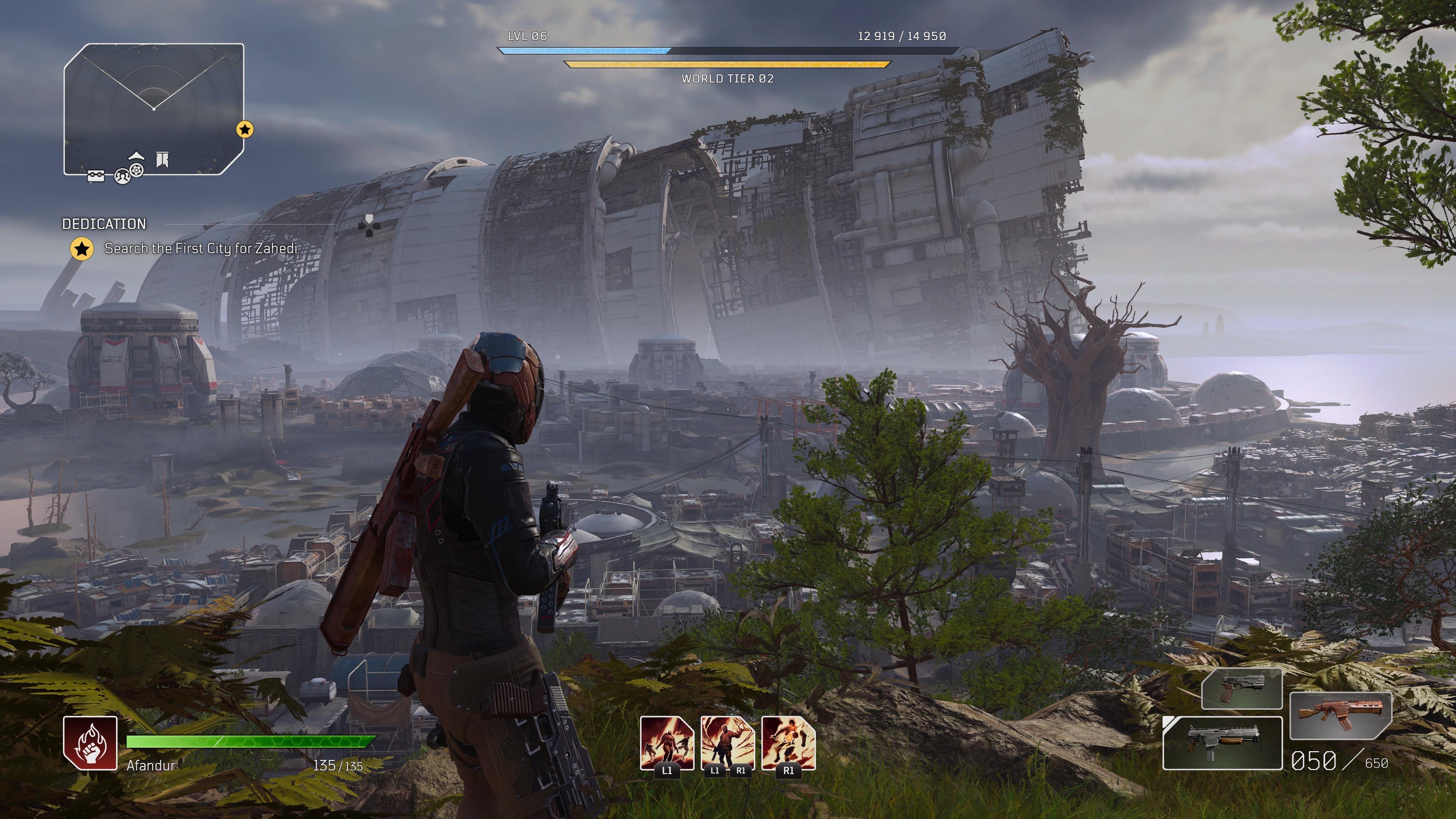The width and height of the screenshot is (1456, 819).
Task: Select the gray submachine gun weapon slot
Action: 1222,743
